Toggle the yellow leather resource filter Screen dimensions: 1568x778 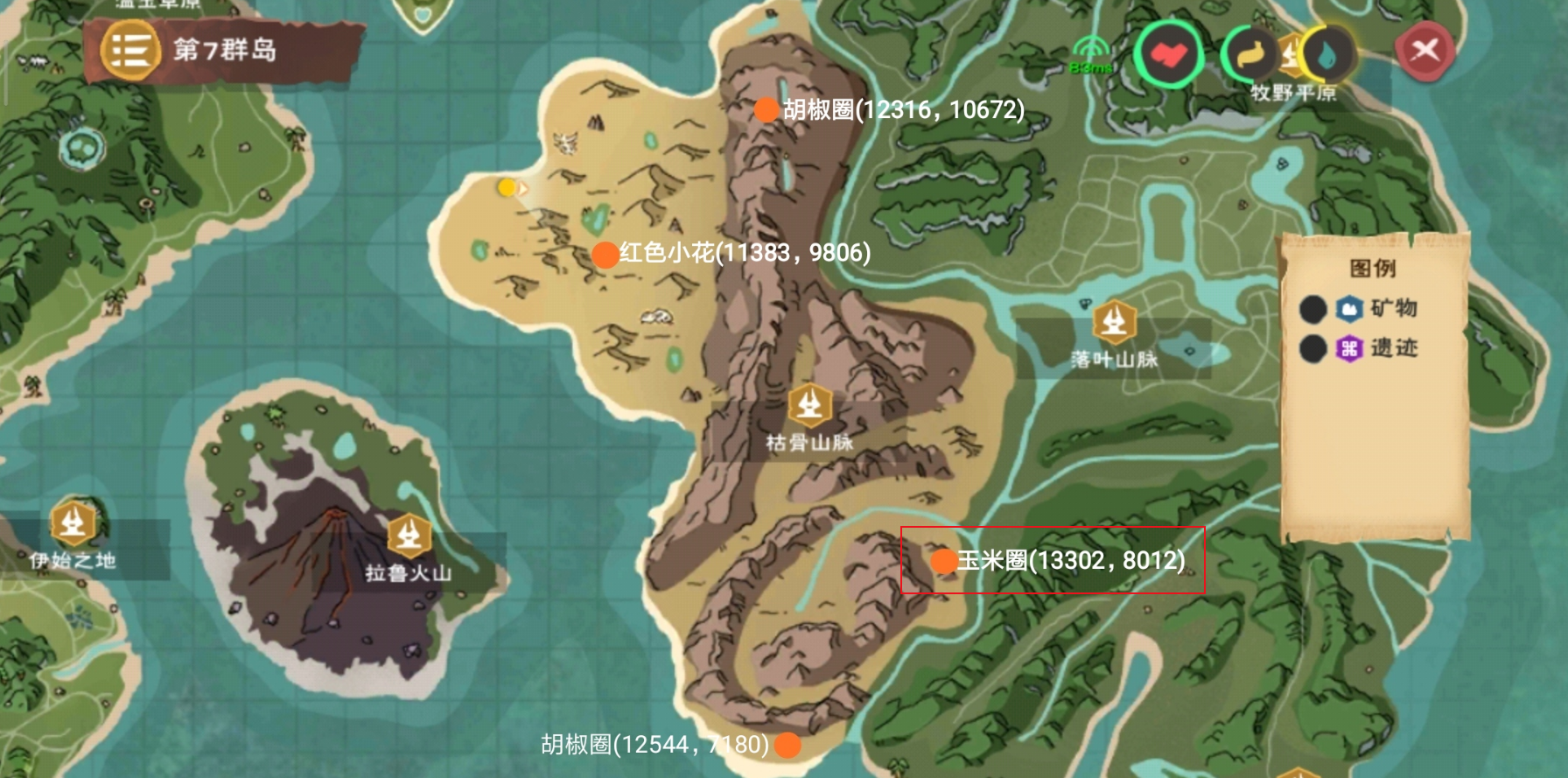[x=1249, y=53]
